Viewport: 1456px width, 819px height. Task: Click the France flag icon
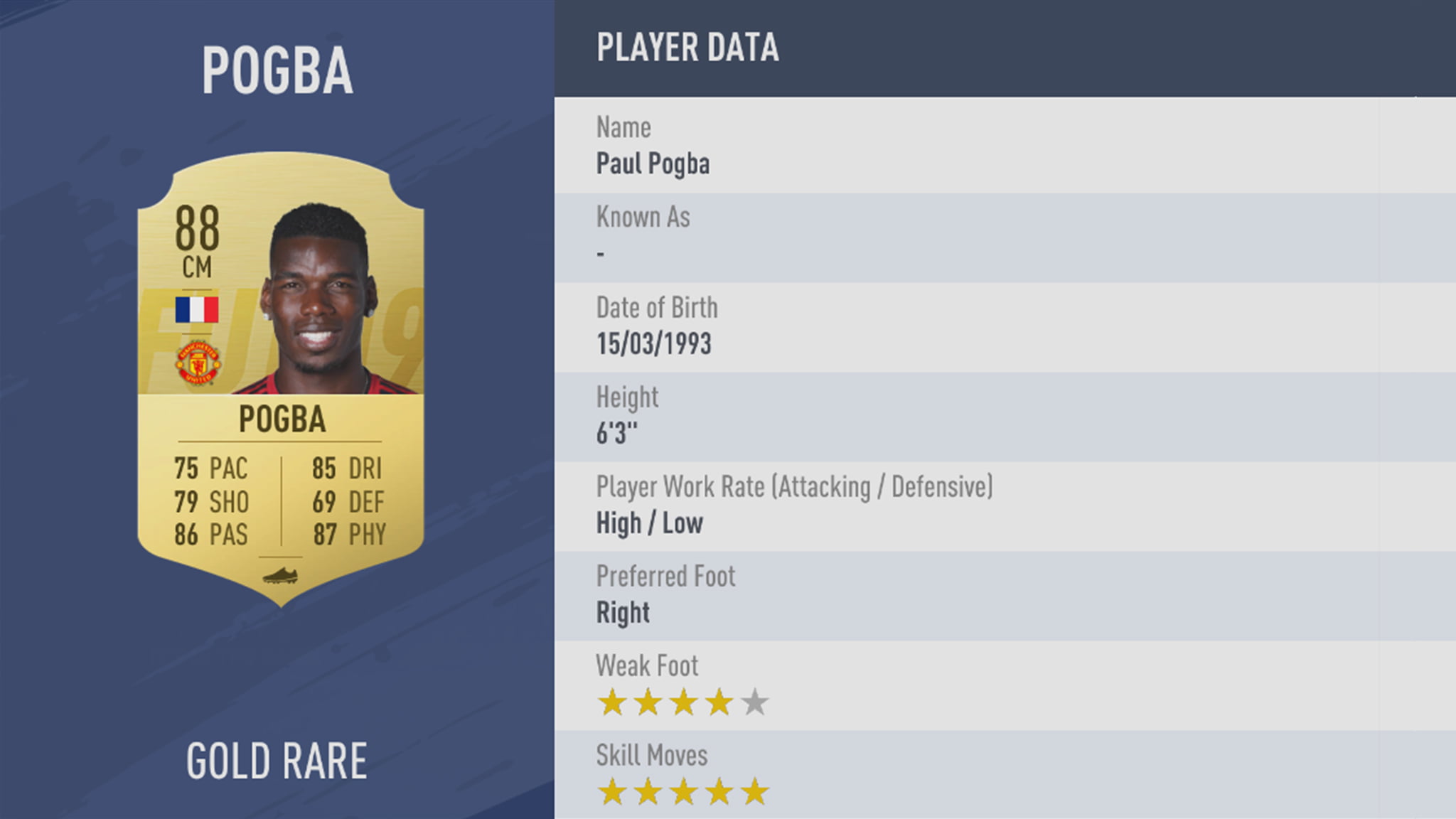(x=197, y=309)
